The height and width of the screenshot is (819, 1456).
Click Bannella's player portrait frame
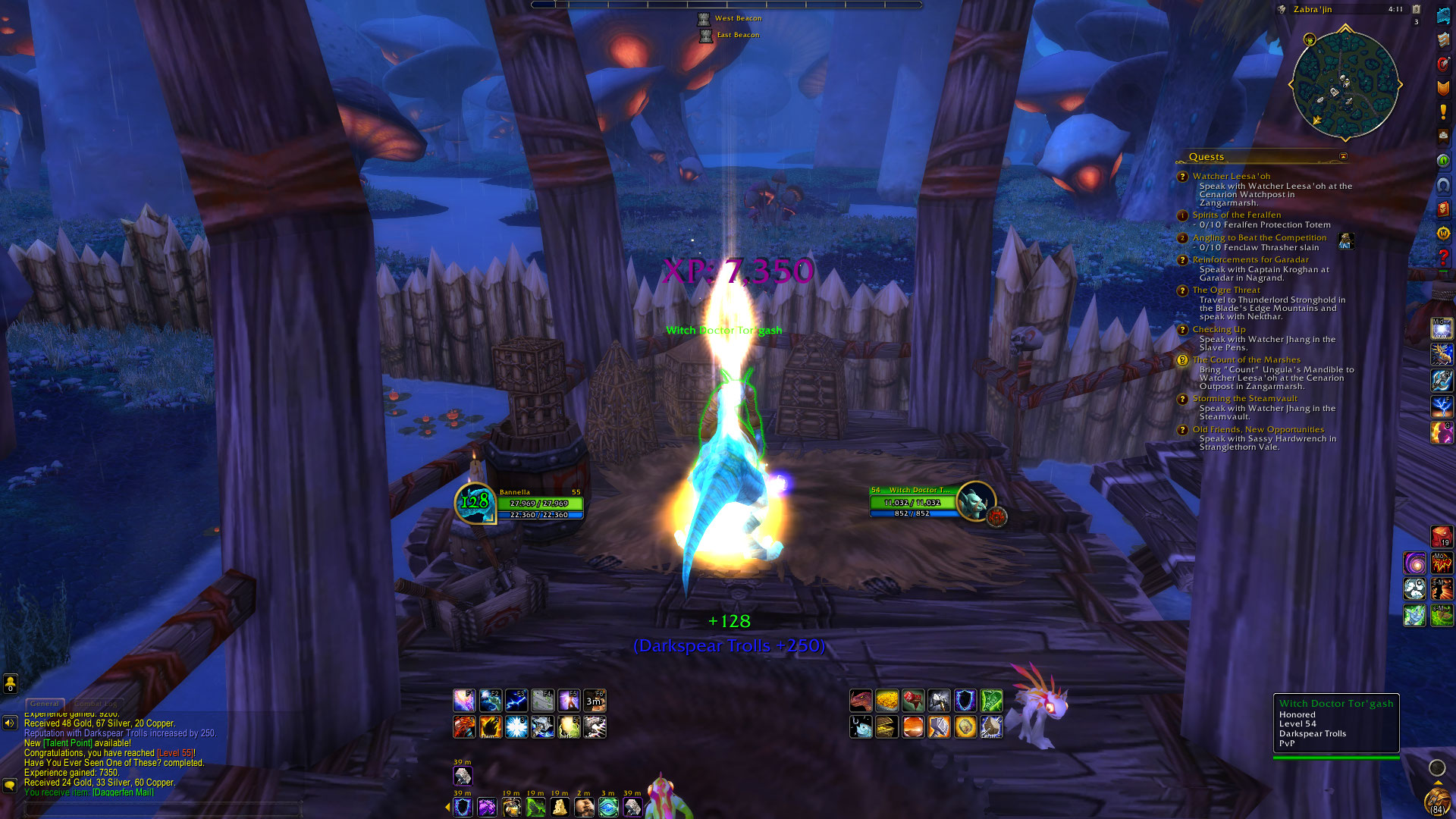[x=475, y=501]
